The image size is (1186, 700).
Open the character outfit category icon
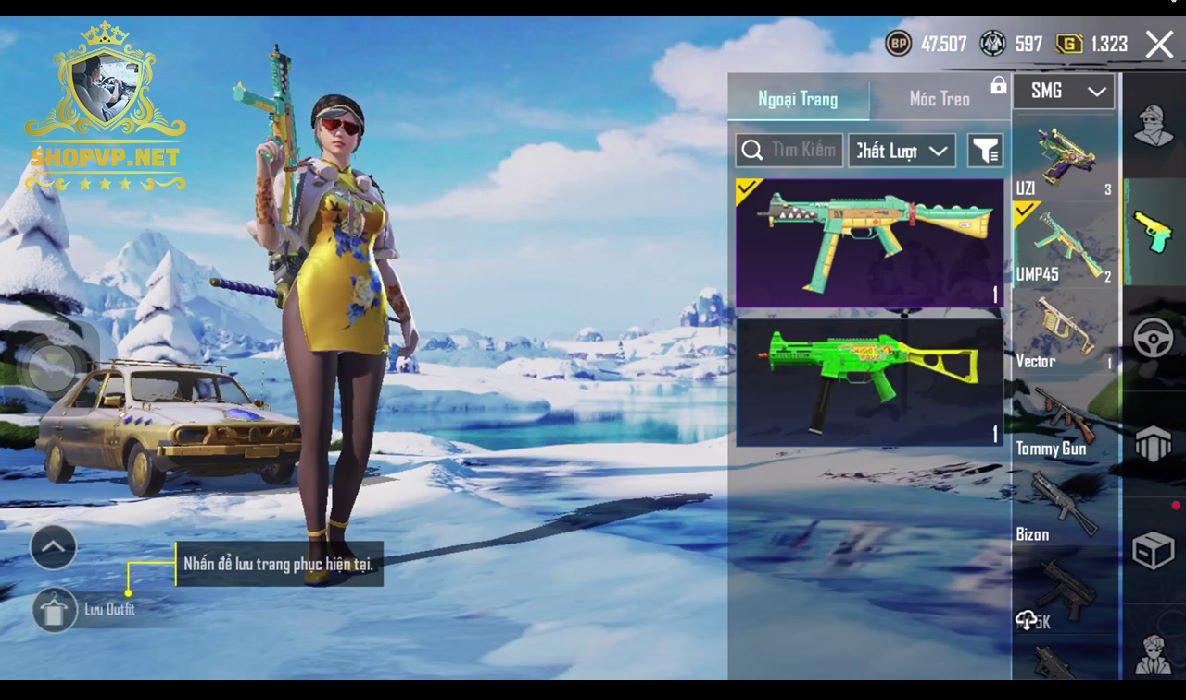[1153, 126]
